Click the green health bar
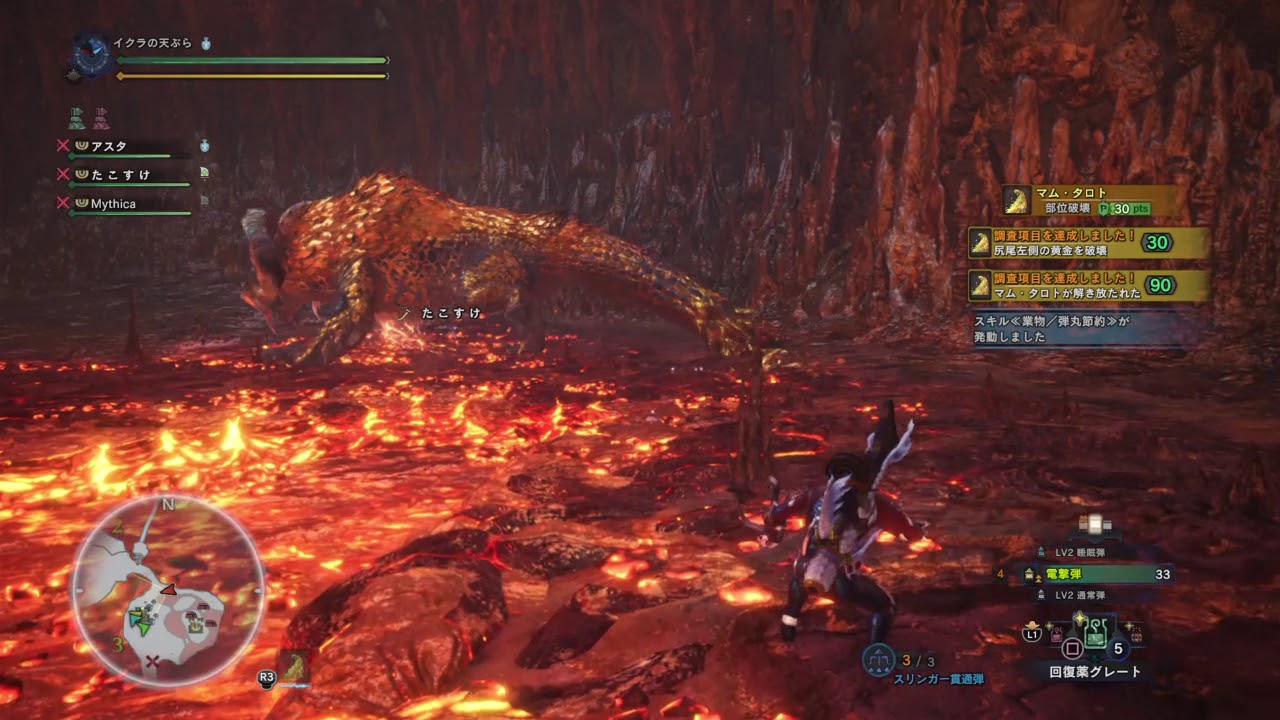Viewport: 1280px width, 720px height. coord(250,60)
